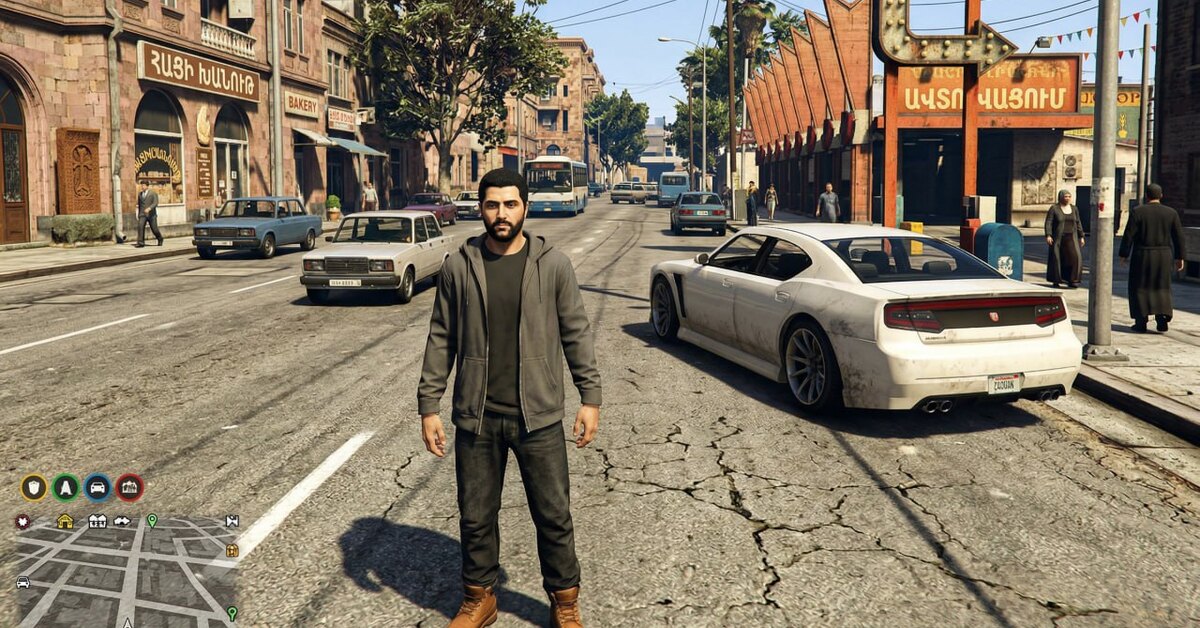Open the blue car icon
This screenshot has height=628, width=1200.
click(98, 488)
